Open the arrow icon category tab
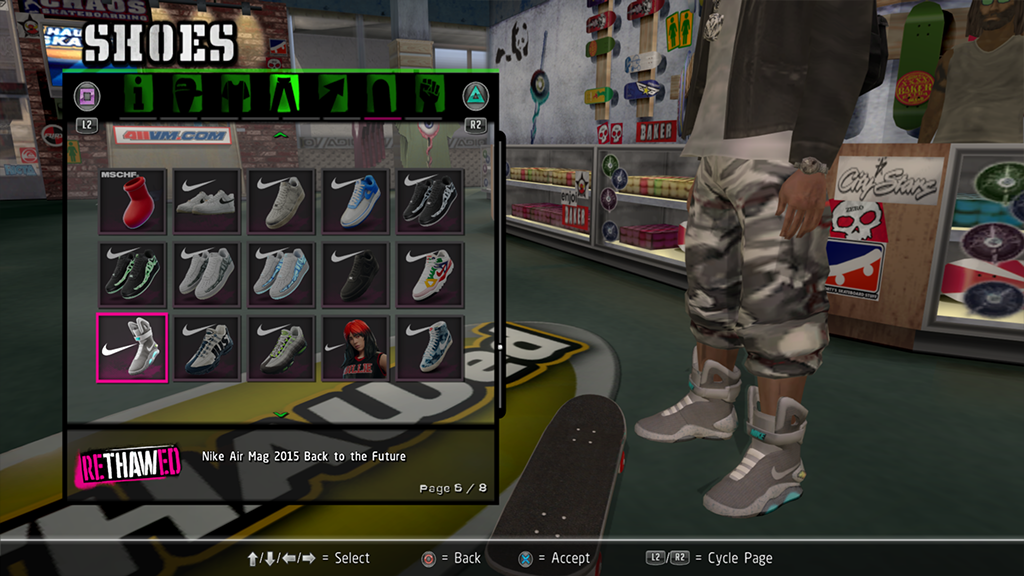 (x=332, y=96)
